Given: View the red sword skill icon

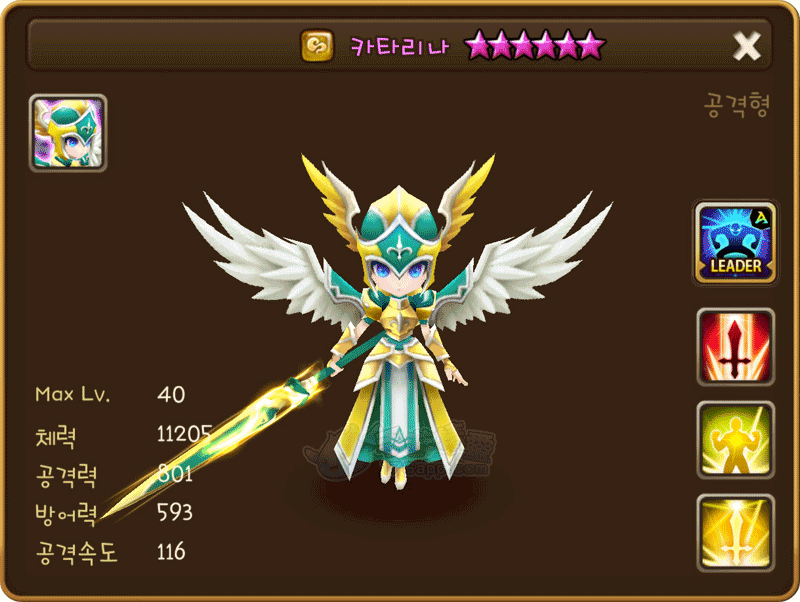Looking at the screenshot, I should [x=735, y=347].
